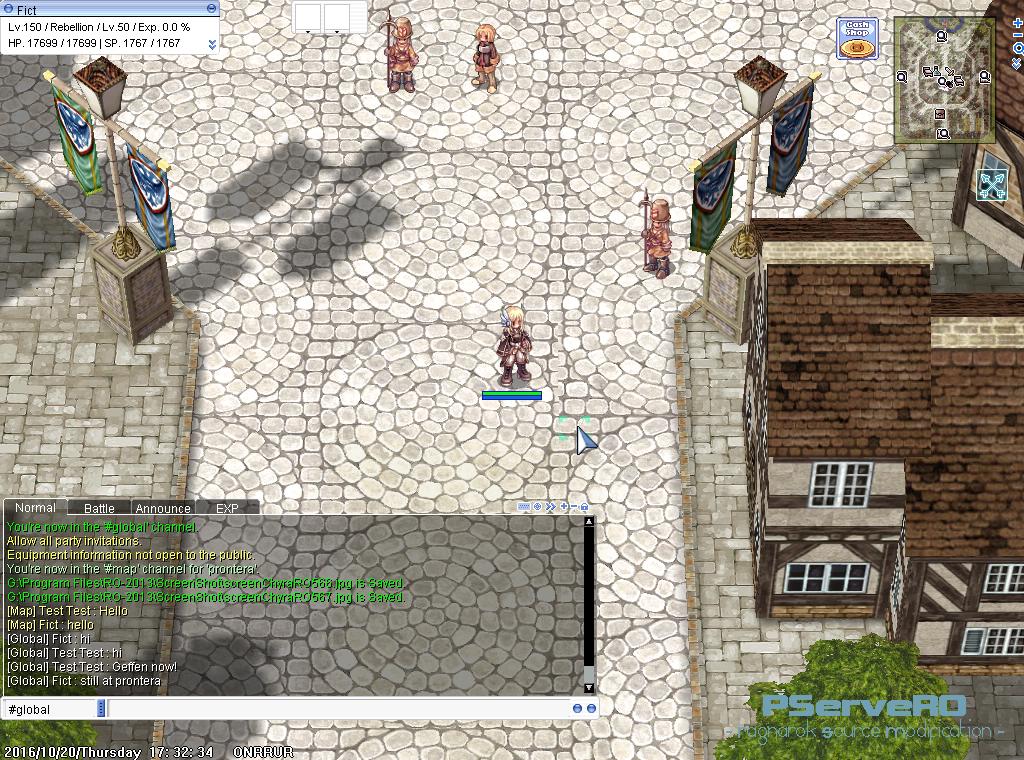Show the Normal chat tab
This screenshot has width=1024, height=760.
click(35, 507)
